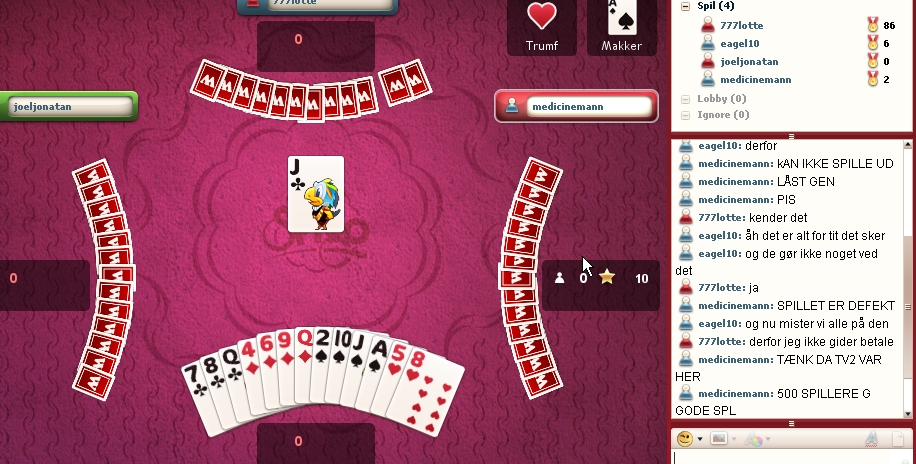Select eagel10 in the player list

(x=739, y=43)
